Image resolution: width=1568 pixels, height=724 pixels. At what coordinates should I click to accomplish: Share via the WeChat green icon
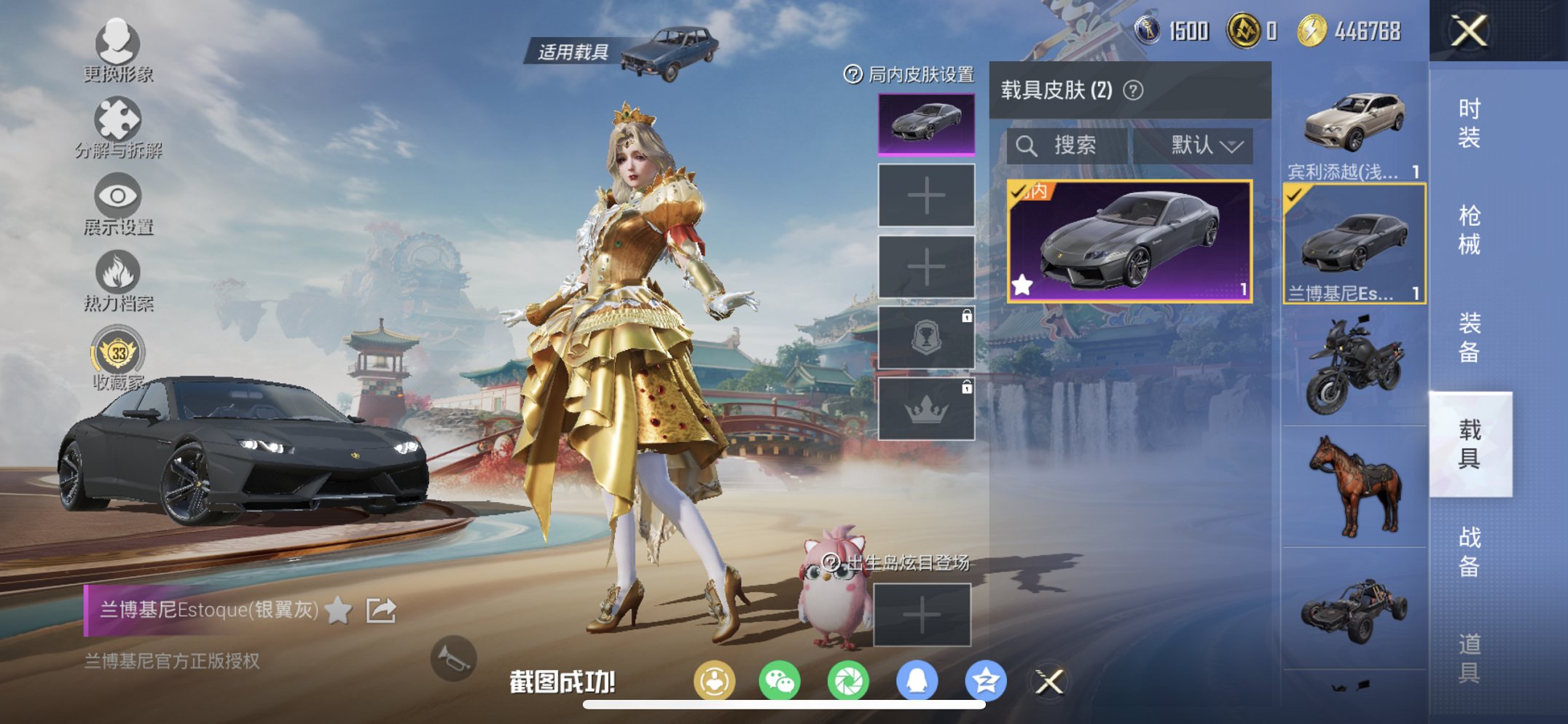coord(780,680)
